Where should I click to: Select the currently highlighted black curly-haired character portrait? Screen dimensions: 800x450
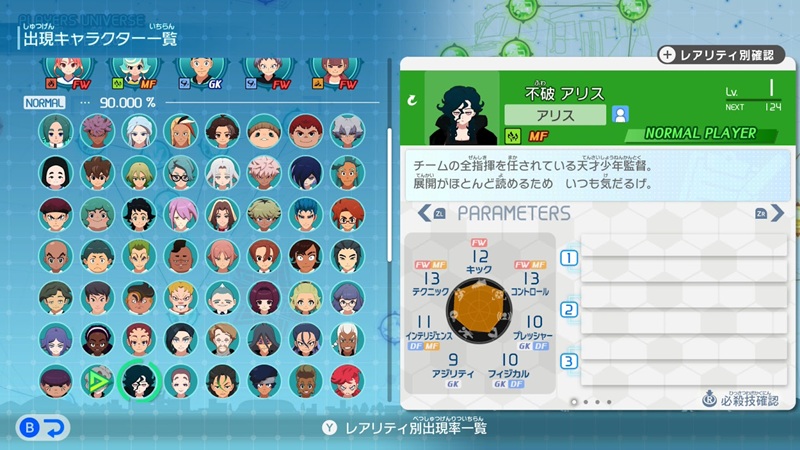[138, 381]
